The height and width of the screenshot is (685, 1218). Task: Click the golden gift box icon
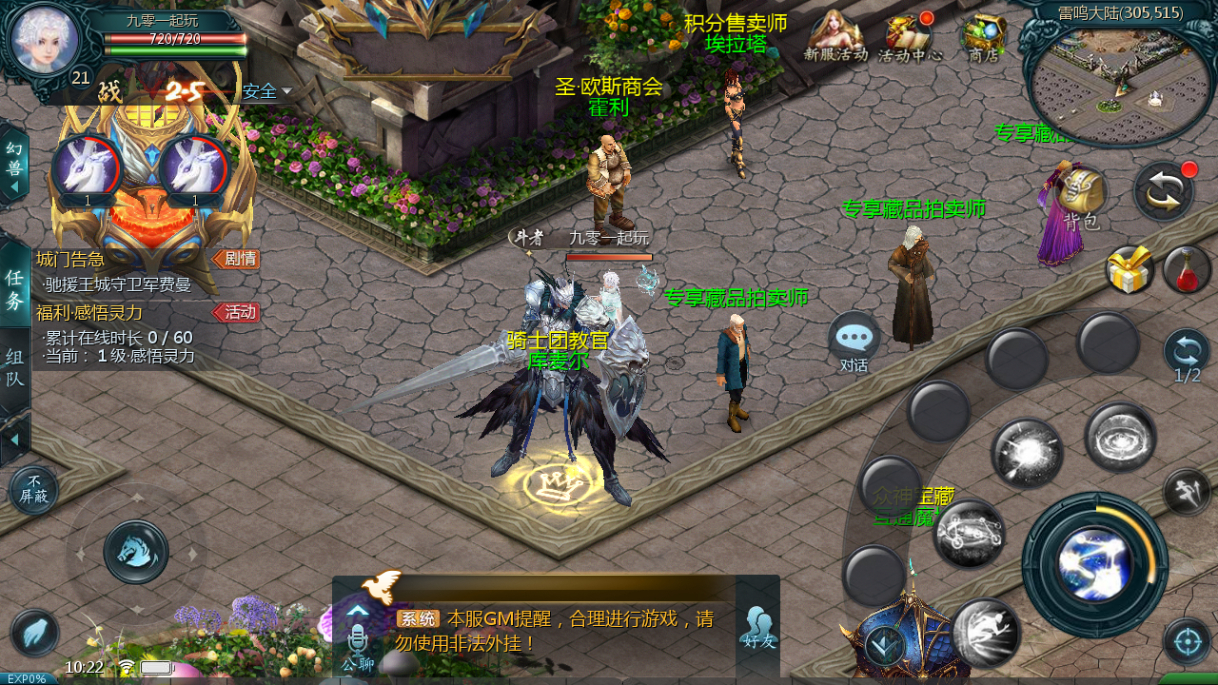click(1130, 270)
